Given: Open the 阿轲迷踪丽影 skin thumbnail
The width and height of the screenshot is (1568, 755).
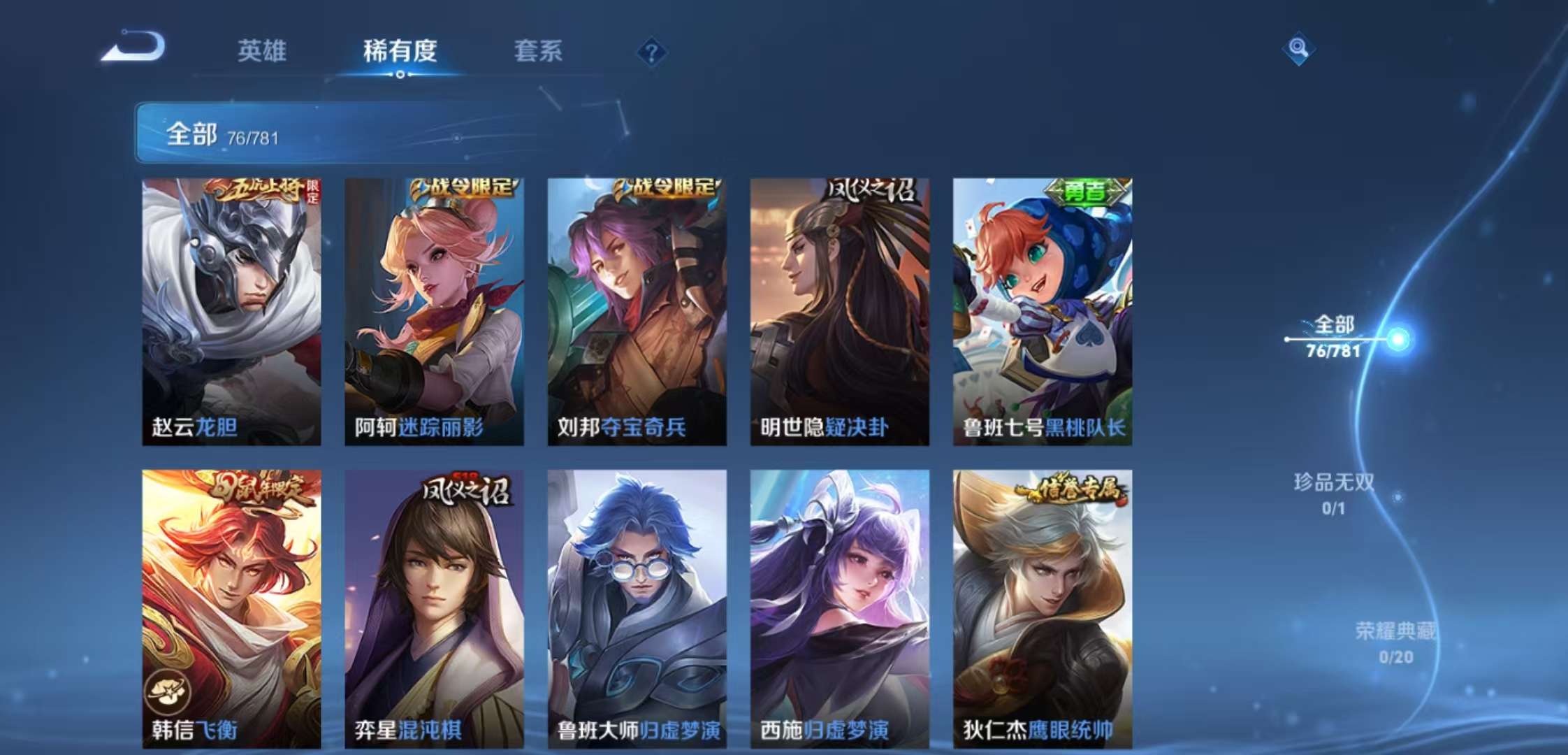Looking at the screenshot, I should tap(433, 308).
